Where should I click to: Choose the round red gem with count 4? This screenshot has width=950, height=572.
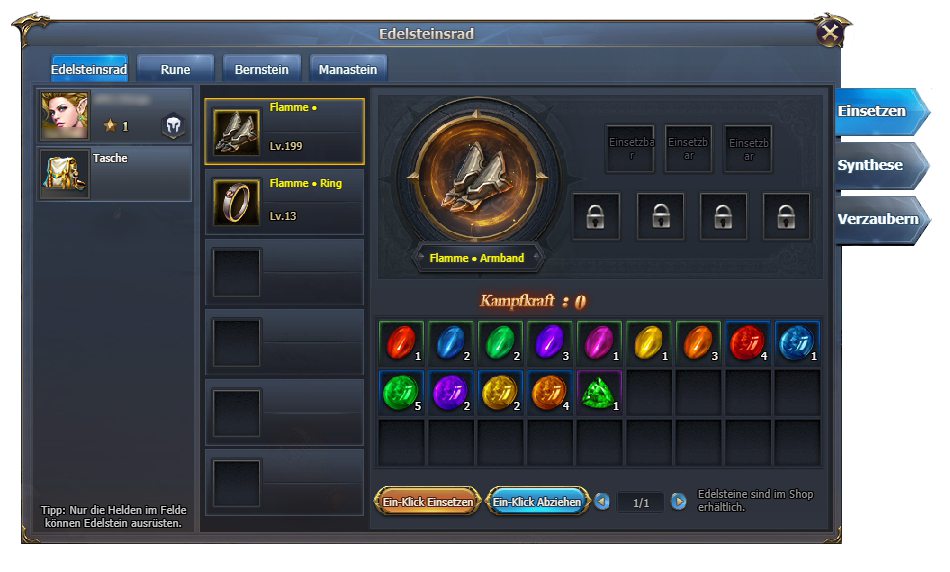(748, 342)
